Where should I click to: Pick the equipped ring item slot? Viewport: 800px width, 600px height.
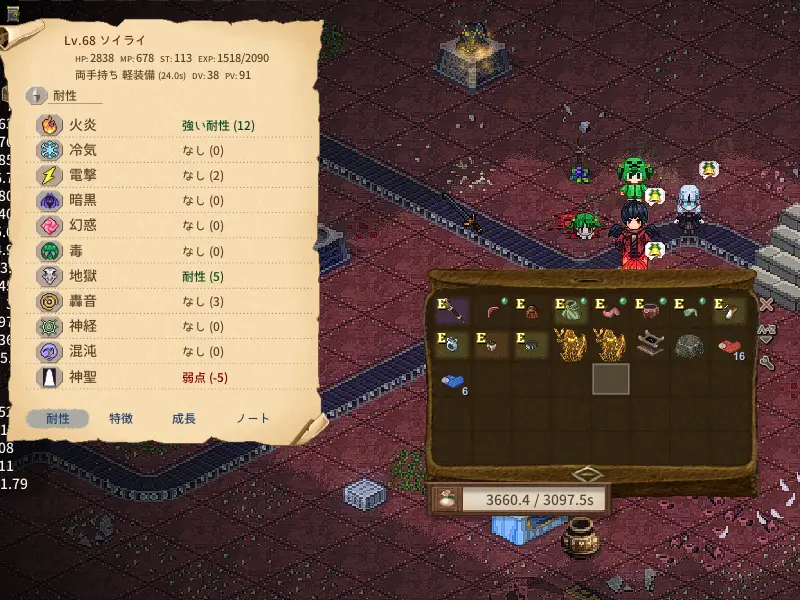click(453, 344)
